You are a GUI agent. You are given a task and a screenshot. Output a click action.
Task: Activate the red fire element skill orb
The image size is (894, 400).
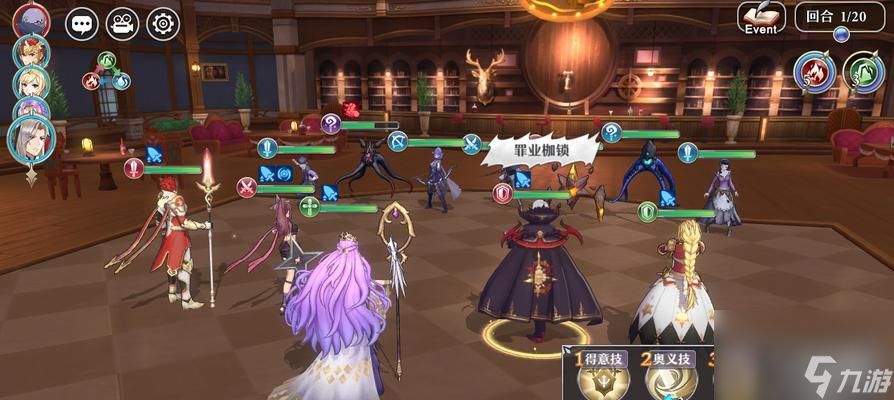814,72
